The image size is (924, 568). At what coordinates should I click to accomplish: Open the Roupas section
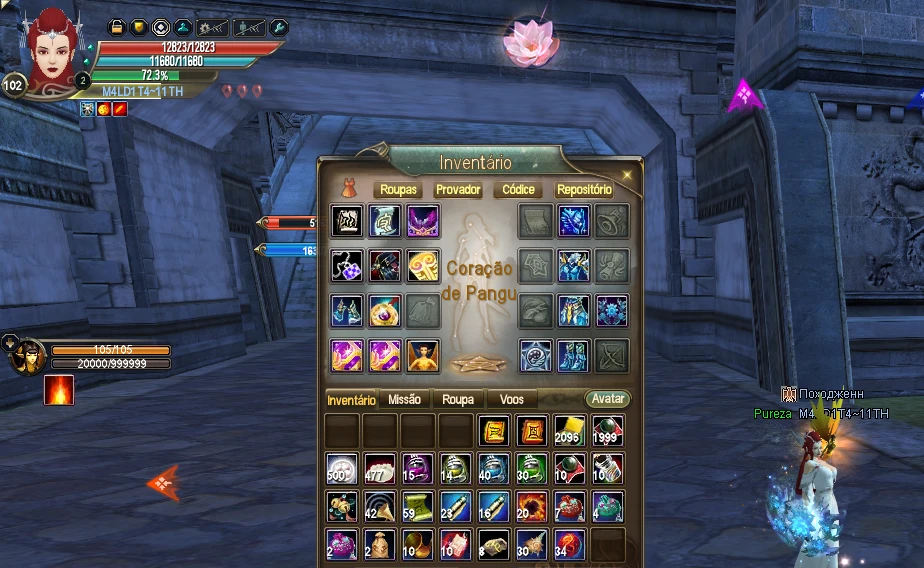click(399, 190)
